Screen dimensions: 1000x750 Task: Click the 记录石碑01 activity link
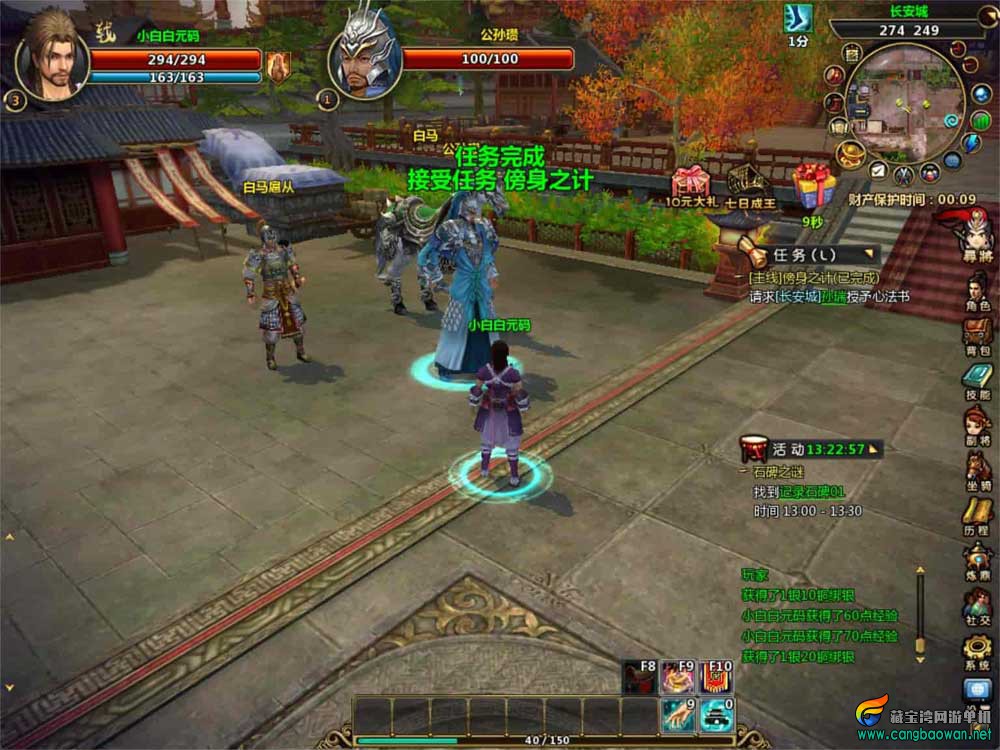point(813,492)
